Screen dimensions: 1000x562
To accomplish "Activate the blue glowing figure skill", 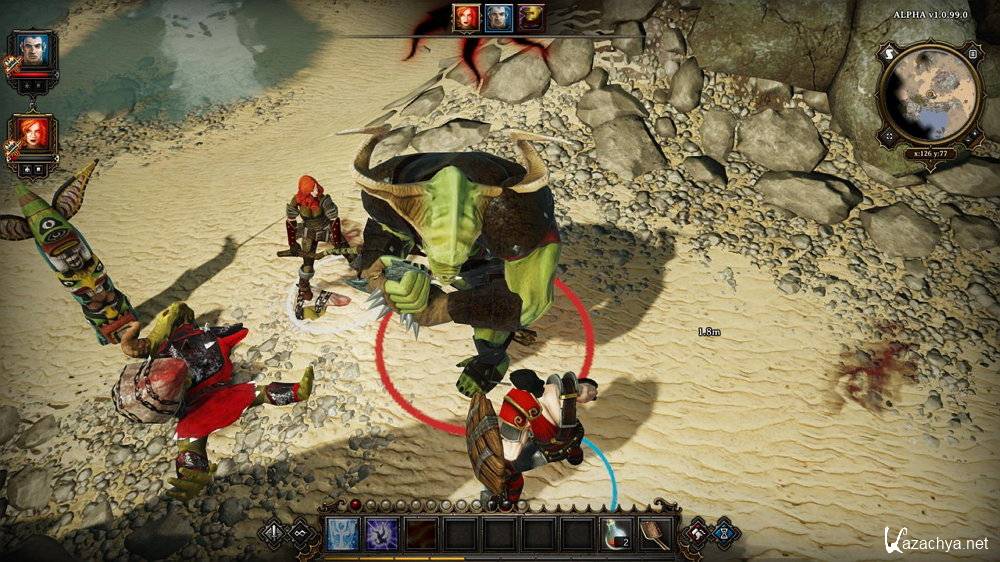I will pos(342,533).
